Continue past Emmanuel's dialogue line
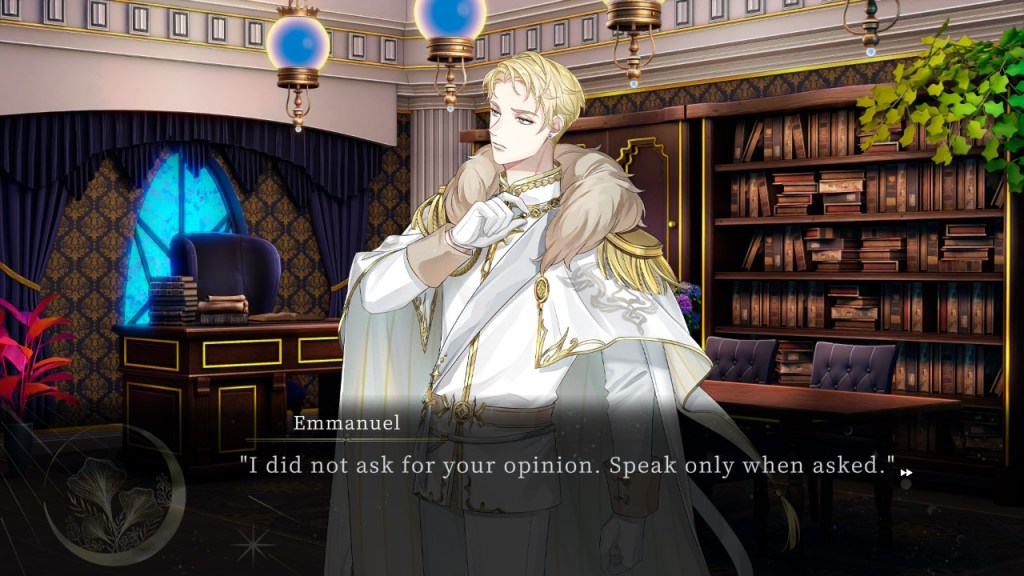Image resolution: width=1024 pixels, height=576 pixels. click(565, 466)
